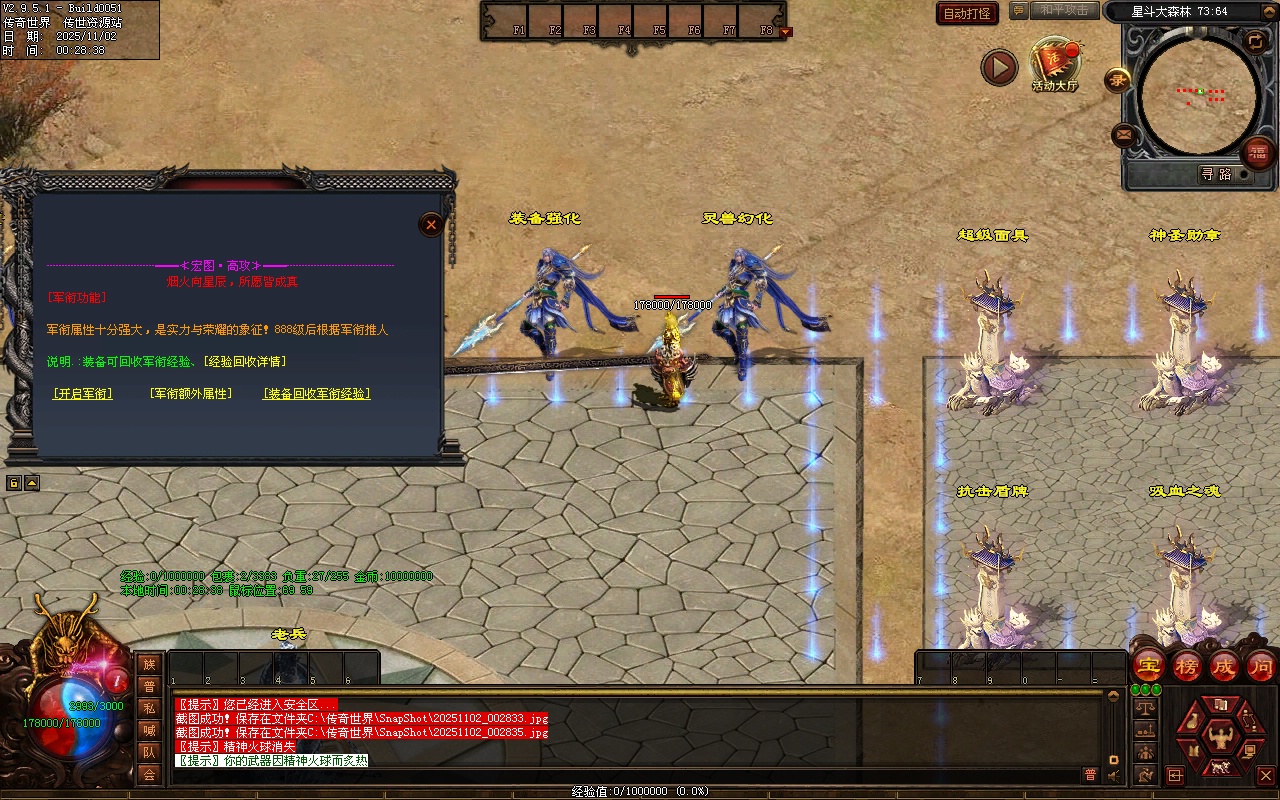Open the 军衔额外属性 option
This screenshot has height=800, width=1280.
(x=190, y=394)
